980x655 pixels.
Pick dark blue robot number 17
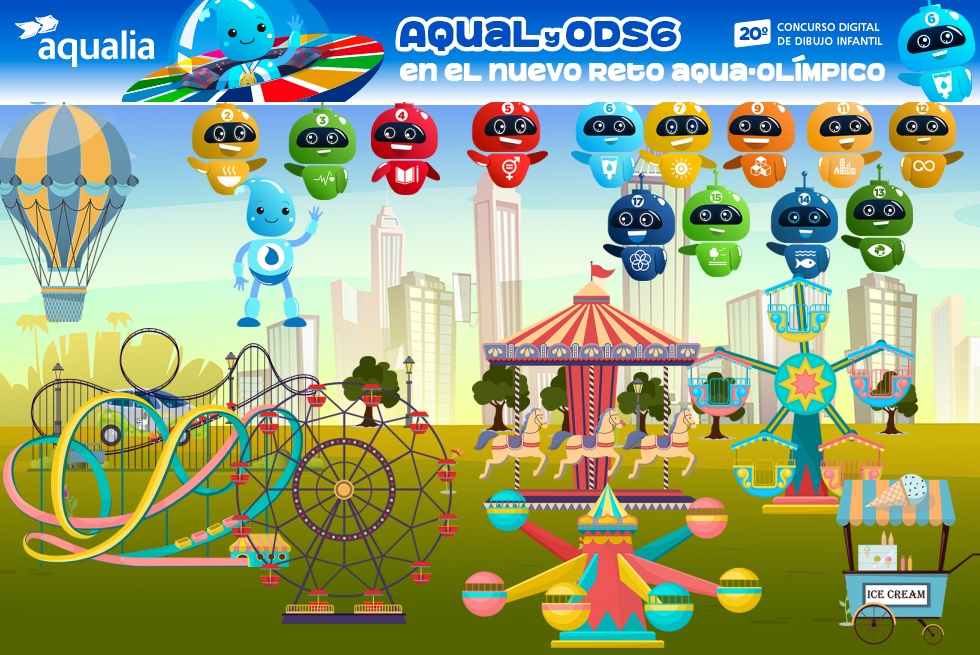coord(641,232)
